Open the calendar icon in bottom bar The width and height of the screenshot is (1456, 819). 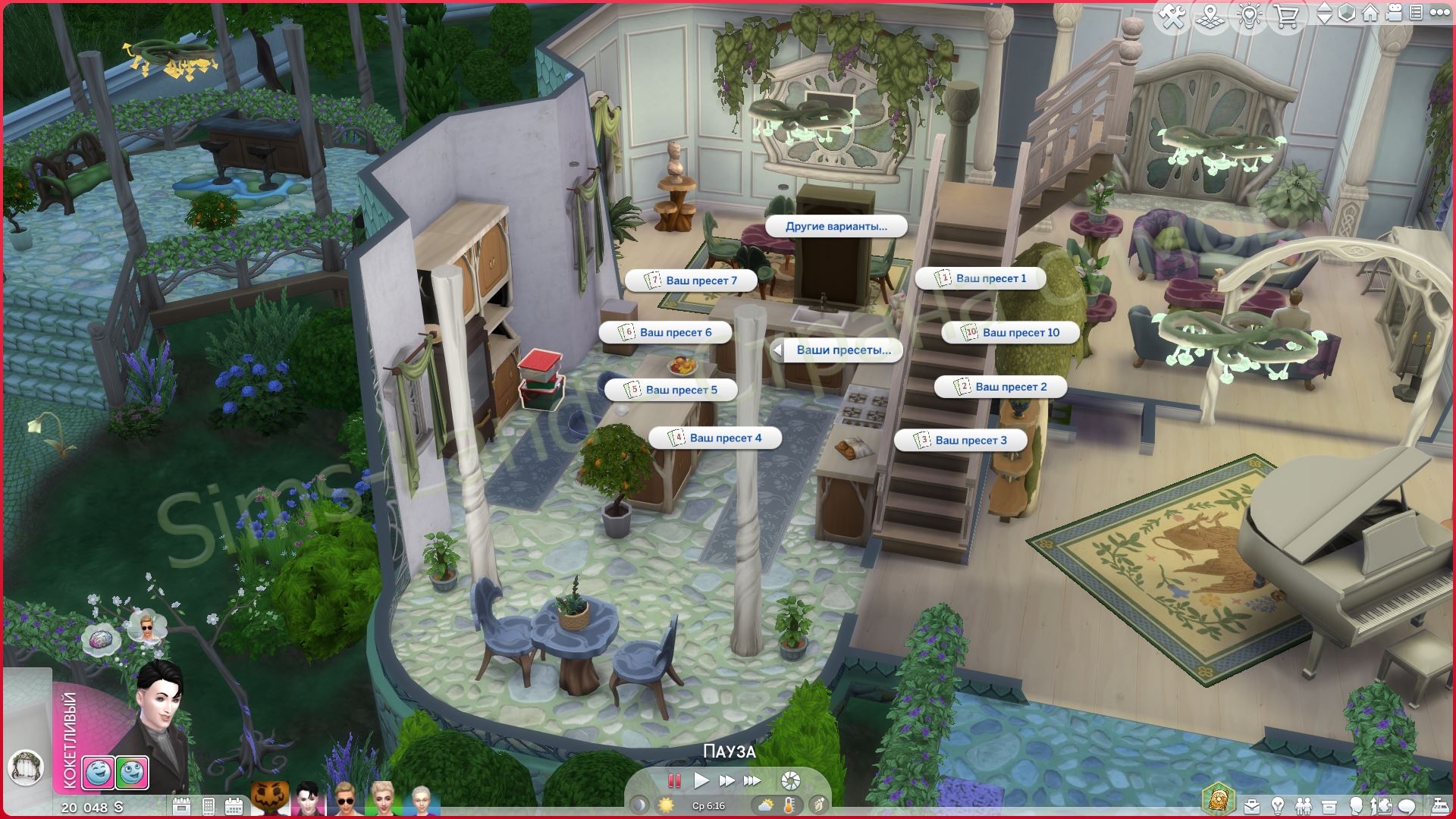click(234, 805)
